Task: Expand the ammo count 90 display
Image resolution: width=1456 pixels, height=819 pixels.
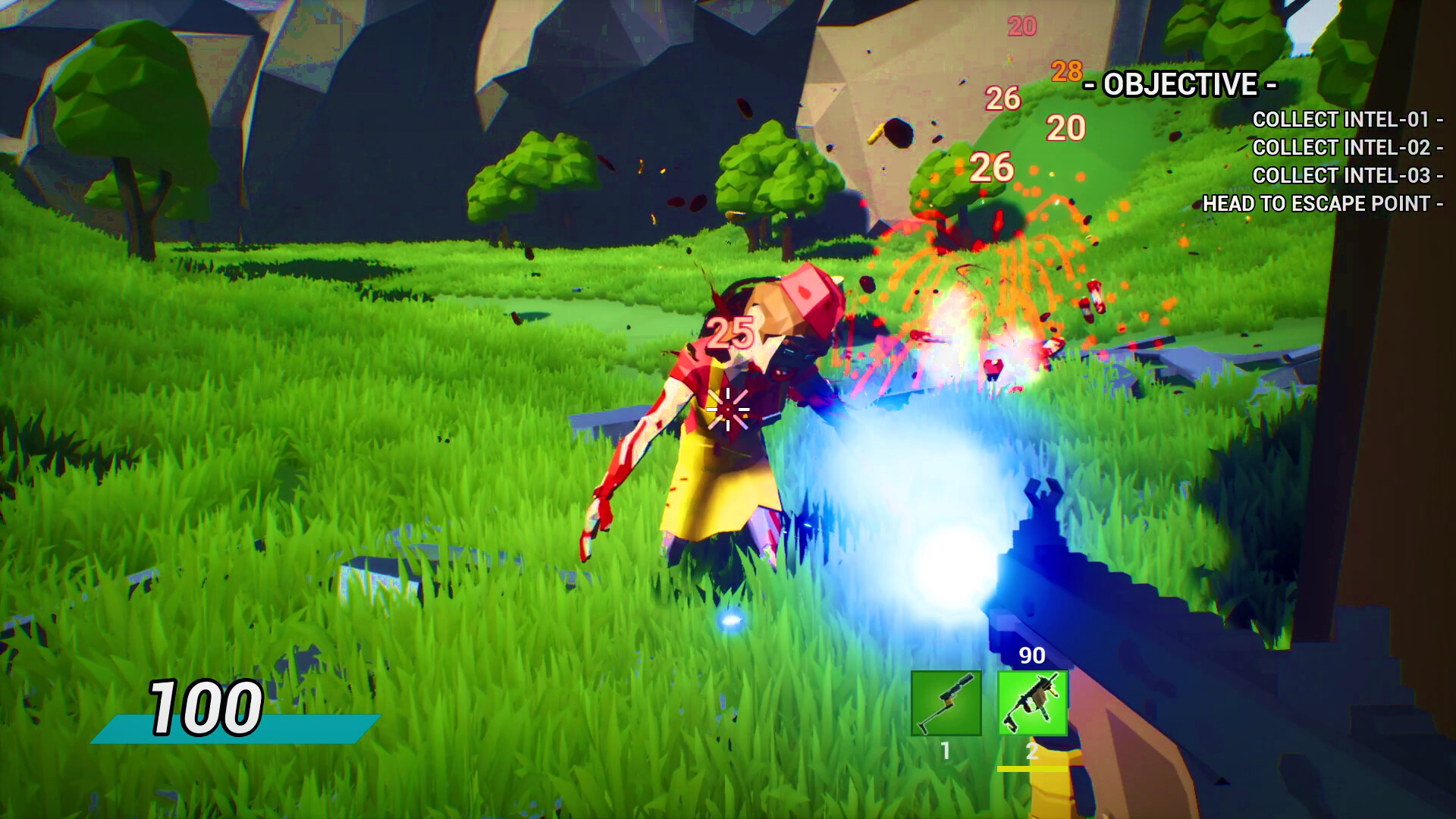Action: (x=1033, y=654)
